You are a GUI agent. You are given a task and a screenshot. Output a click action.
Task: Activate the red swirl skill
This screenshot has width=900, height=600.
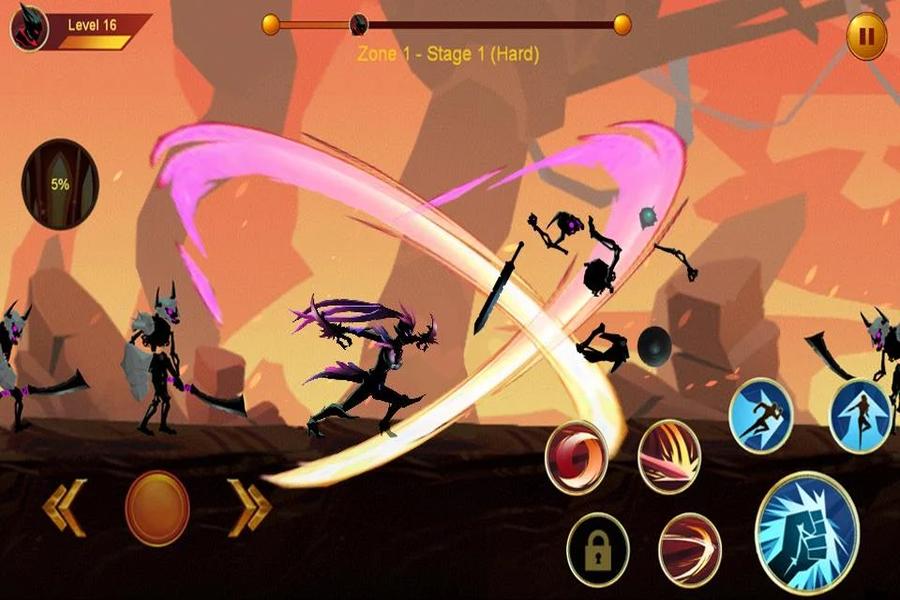(577, 456)
